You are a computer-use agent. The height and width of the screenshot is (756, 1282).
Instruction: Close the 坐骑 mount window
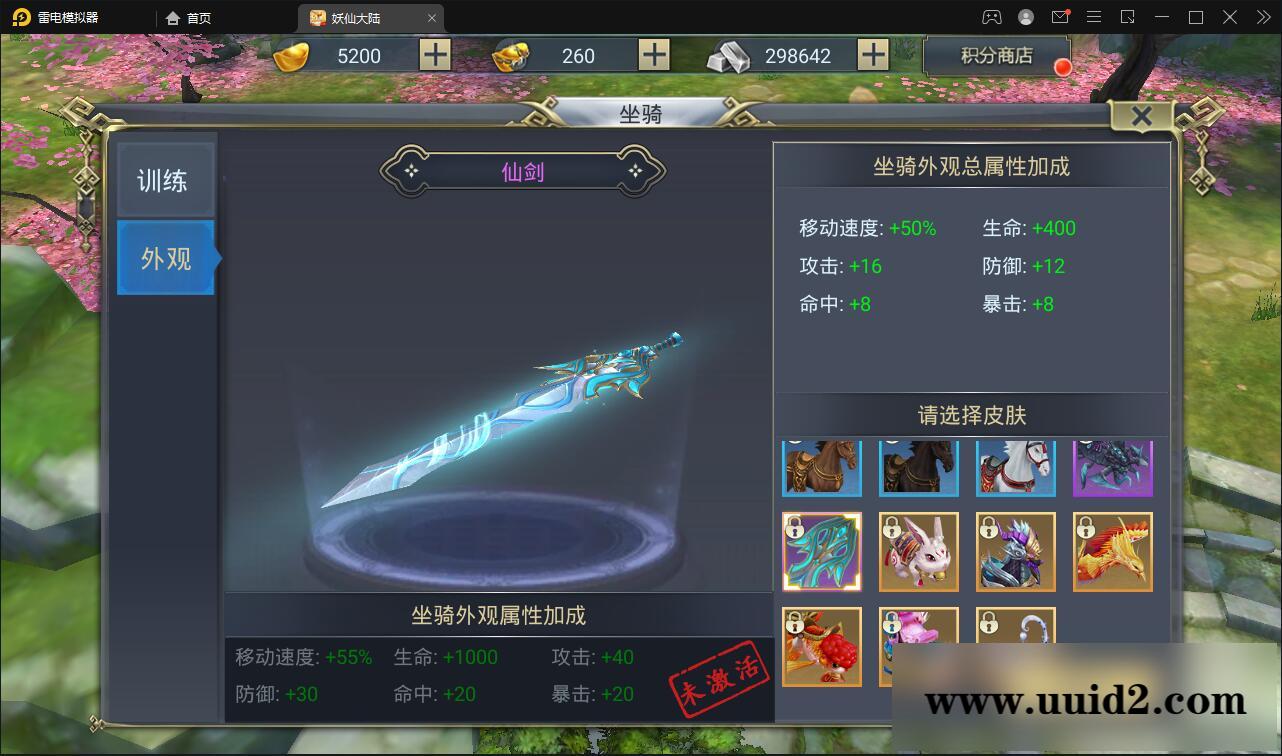tap(1141, 116)
